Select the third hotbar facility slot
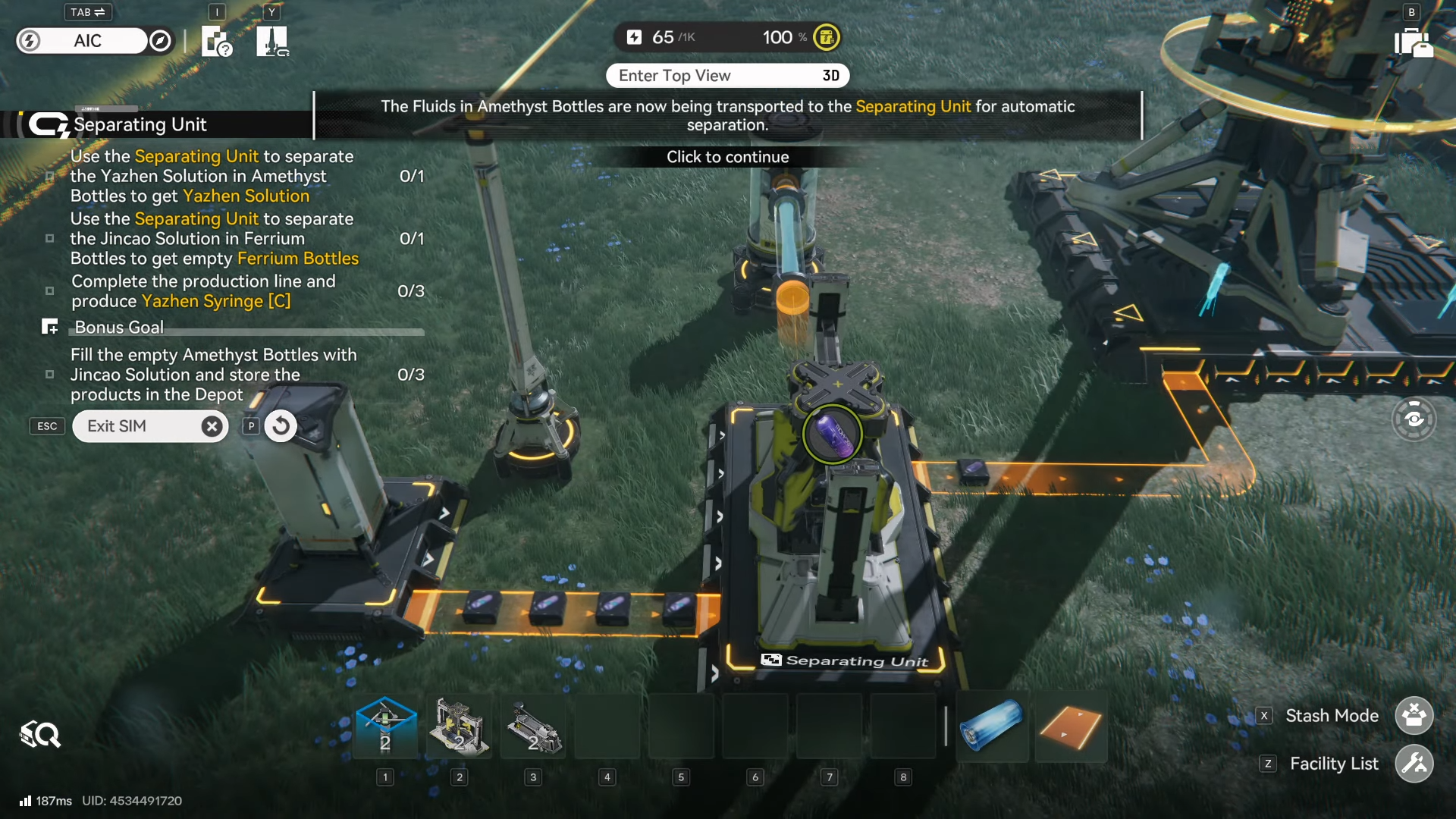 pyautogui.click(x=533, y=726)
